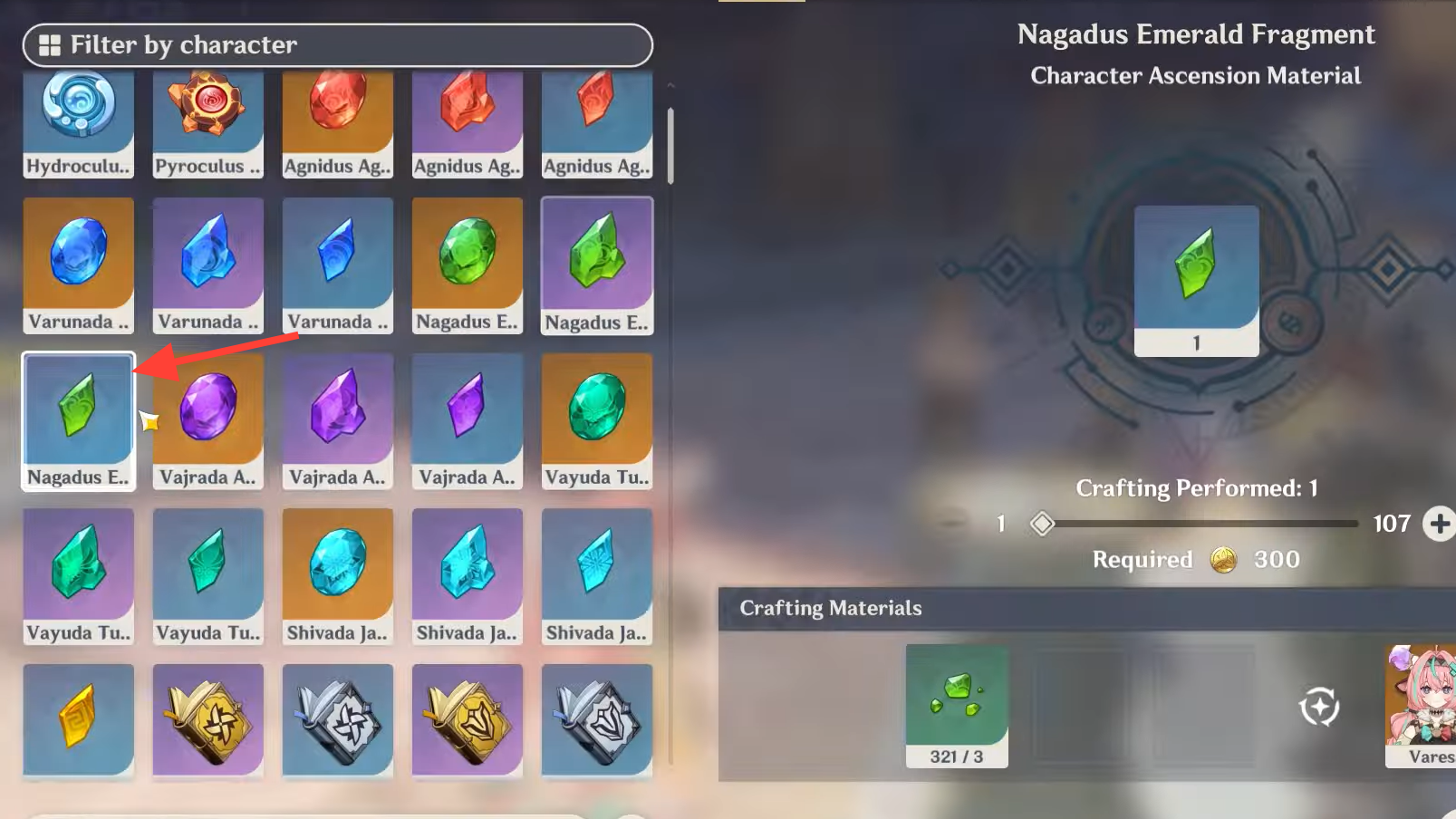Select the yellow topaz sliver tile

(79, 720)
